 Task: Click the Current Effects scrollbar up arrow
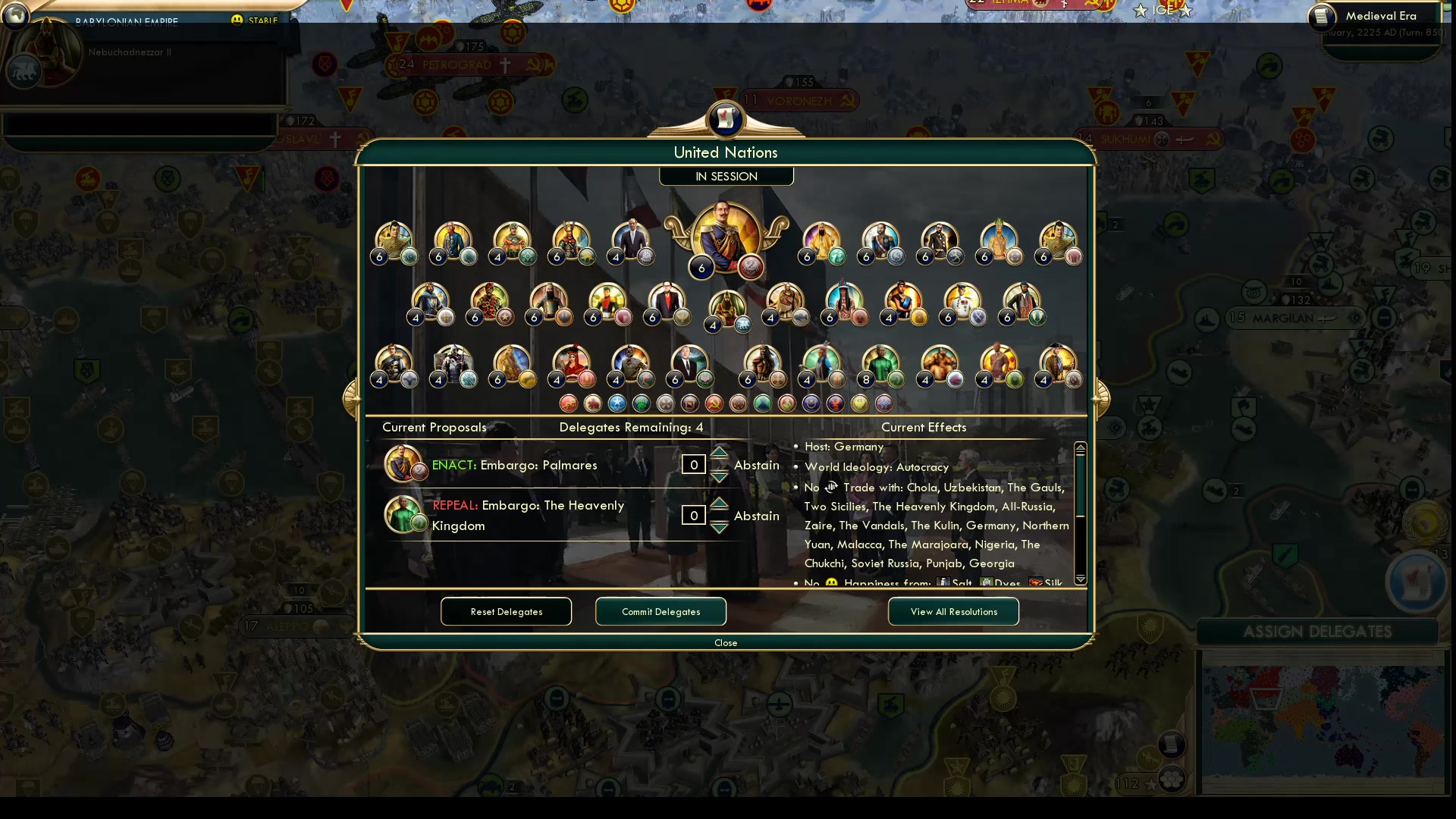[1081, 447]
